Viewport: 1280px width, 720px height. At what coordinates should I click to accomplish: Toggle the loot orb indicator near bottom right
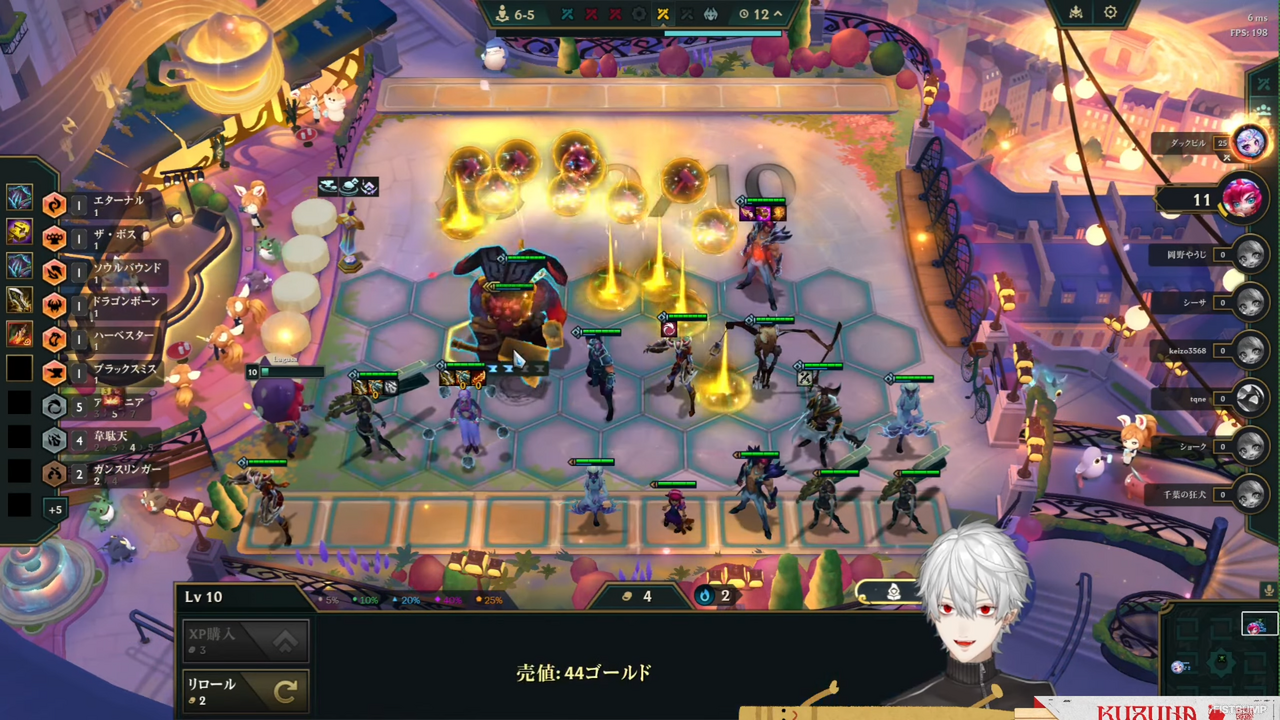coord(893,592)
